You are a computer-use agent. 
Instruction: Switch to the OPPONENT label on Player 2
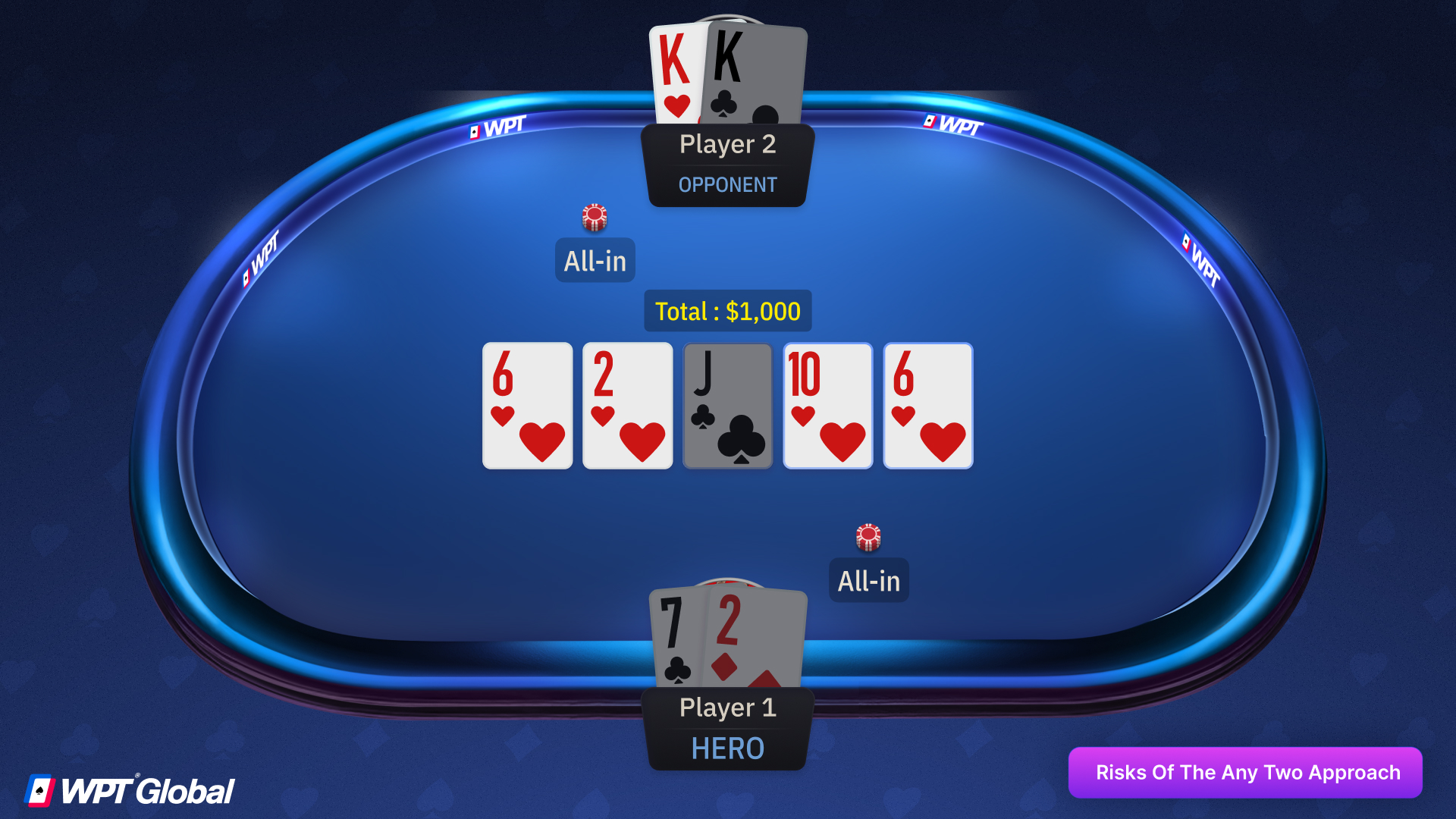coord(727,184)
